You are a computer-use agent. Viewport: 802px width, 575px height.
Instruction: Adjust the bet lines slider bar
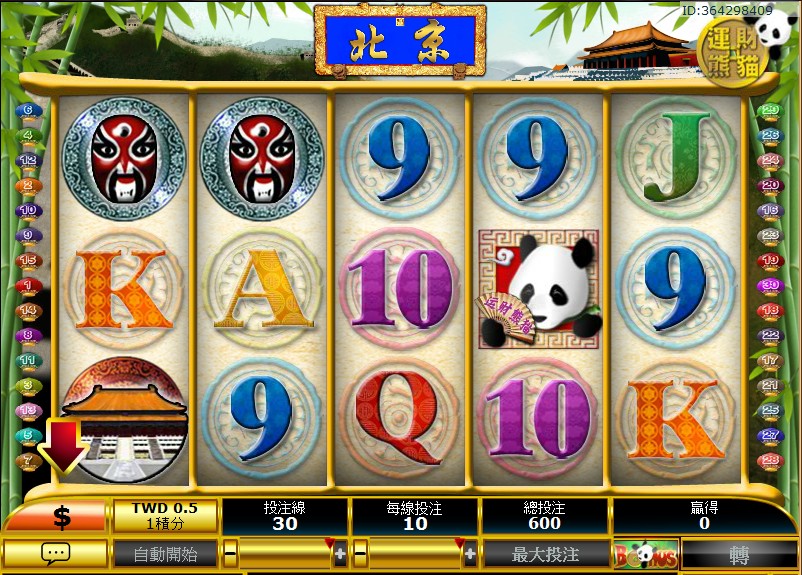point(285,553)
